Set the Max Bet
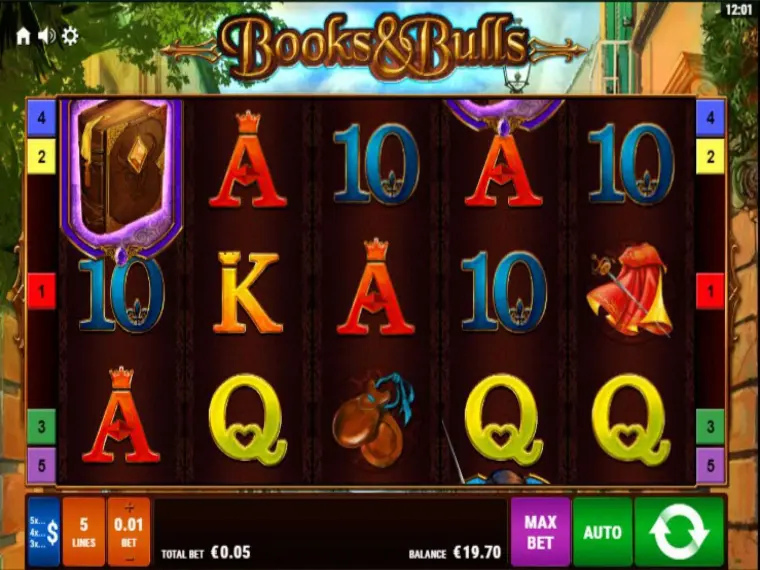The width and height of the screenshot is (760, 570). tap(540, 532)
